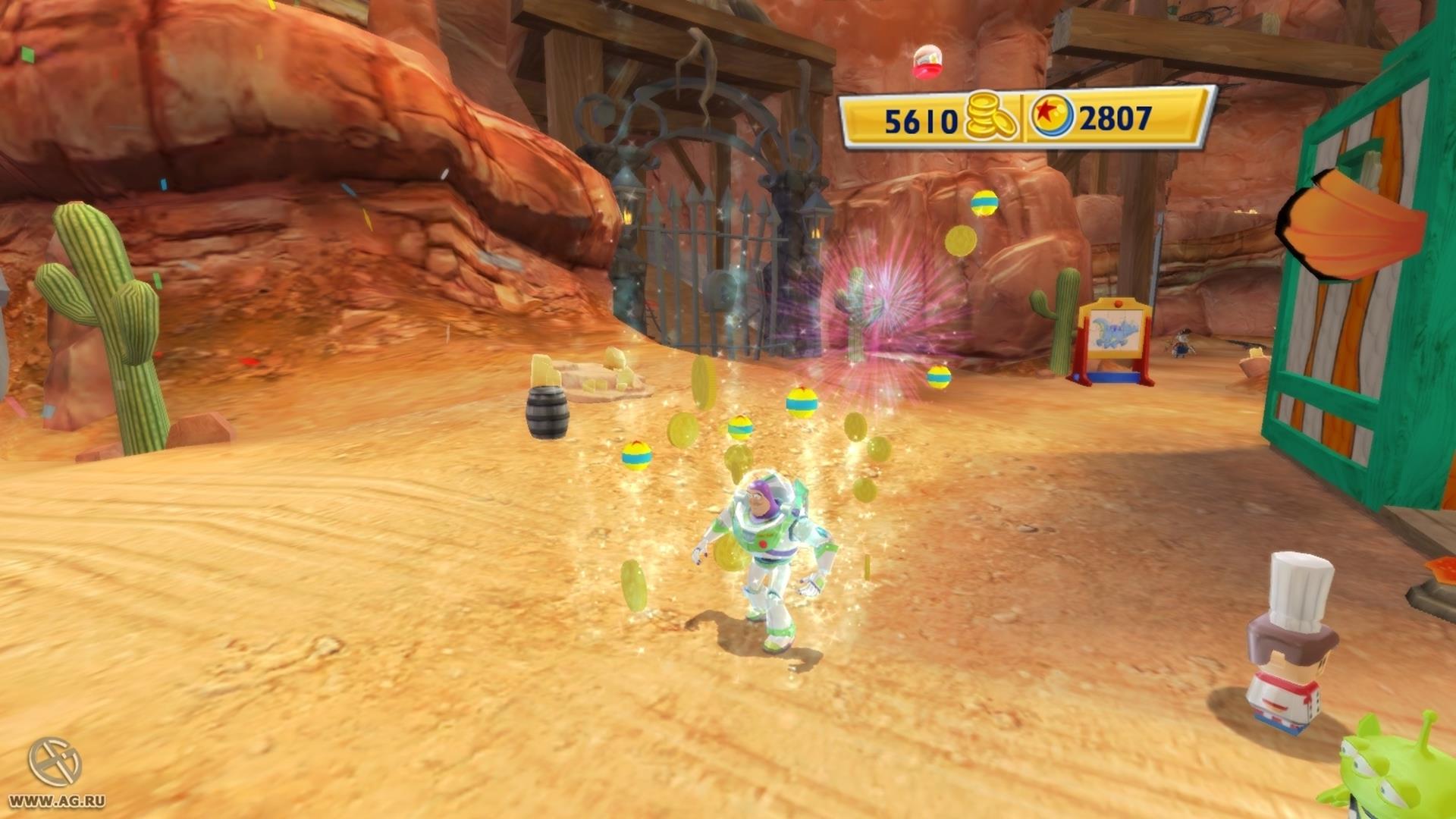Click the AG.RU watermark logo

55,762
